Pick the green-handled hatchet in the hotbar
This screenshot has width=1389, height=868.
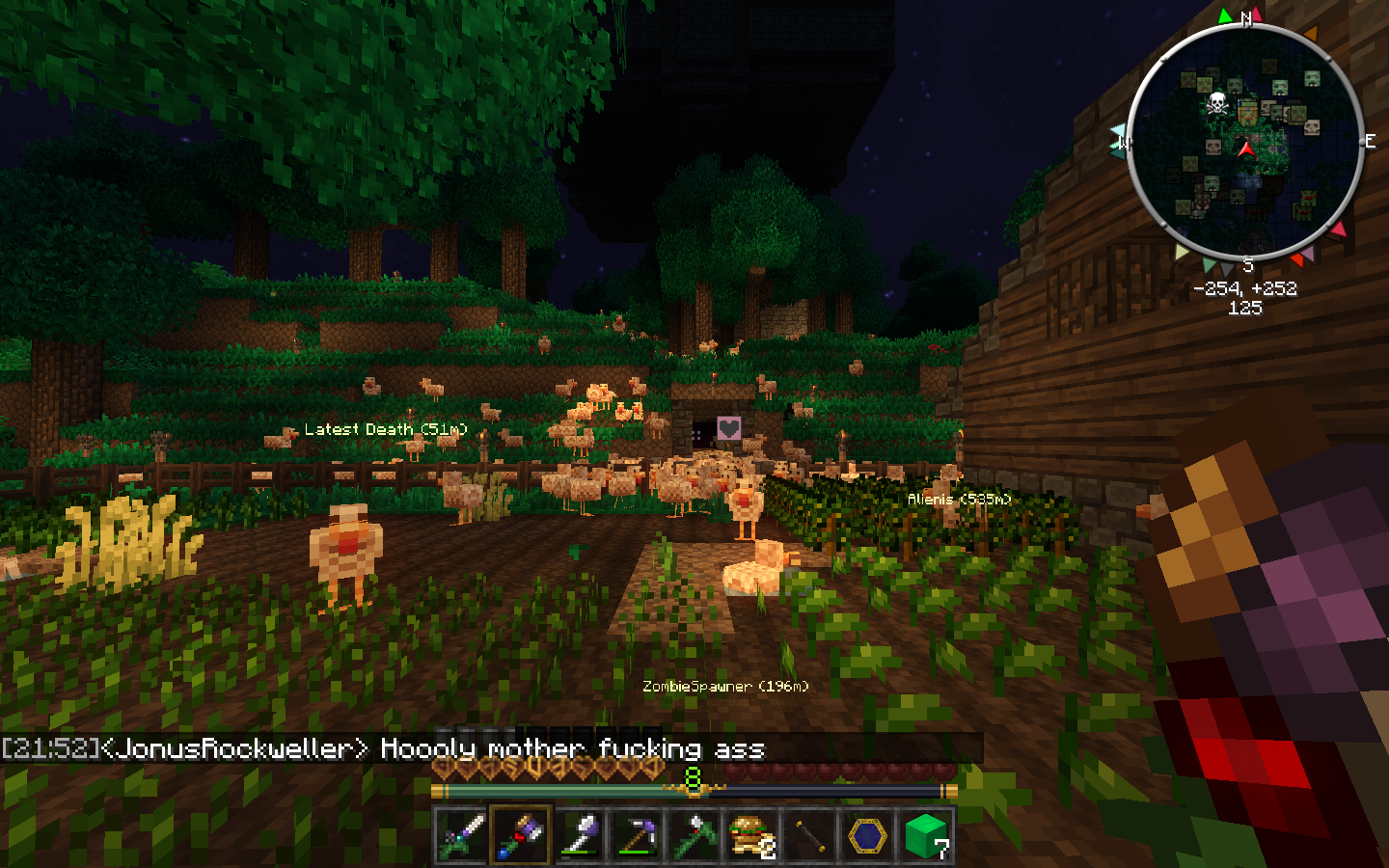(x=694, y=834)
